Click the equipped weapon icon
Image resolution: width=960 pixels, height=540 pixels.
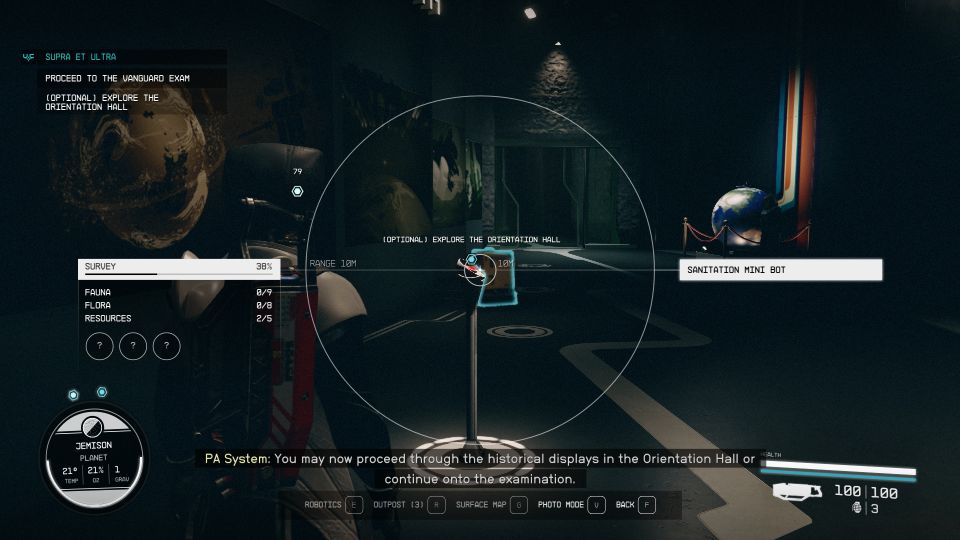(797, 491)
